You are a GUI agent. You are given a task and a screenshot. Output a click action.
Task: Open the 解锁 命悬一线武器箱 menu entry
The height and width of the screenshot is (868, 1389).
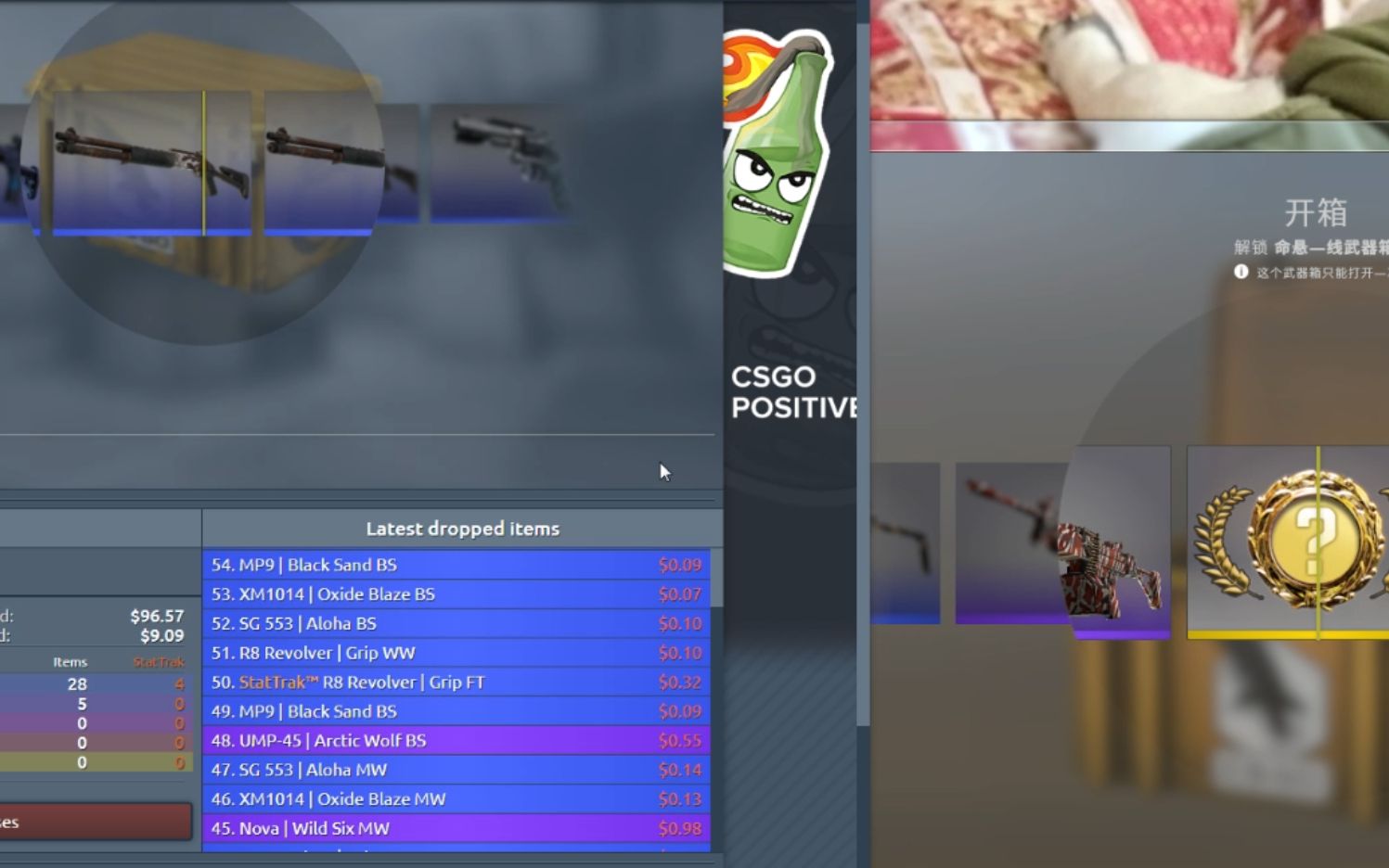tap(1310, 246)
